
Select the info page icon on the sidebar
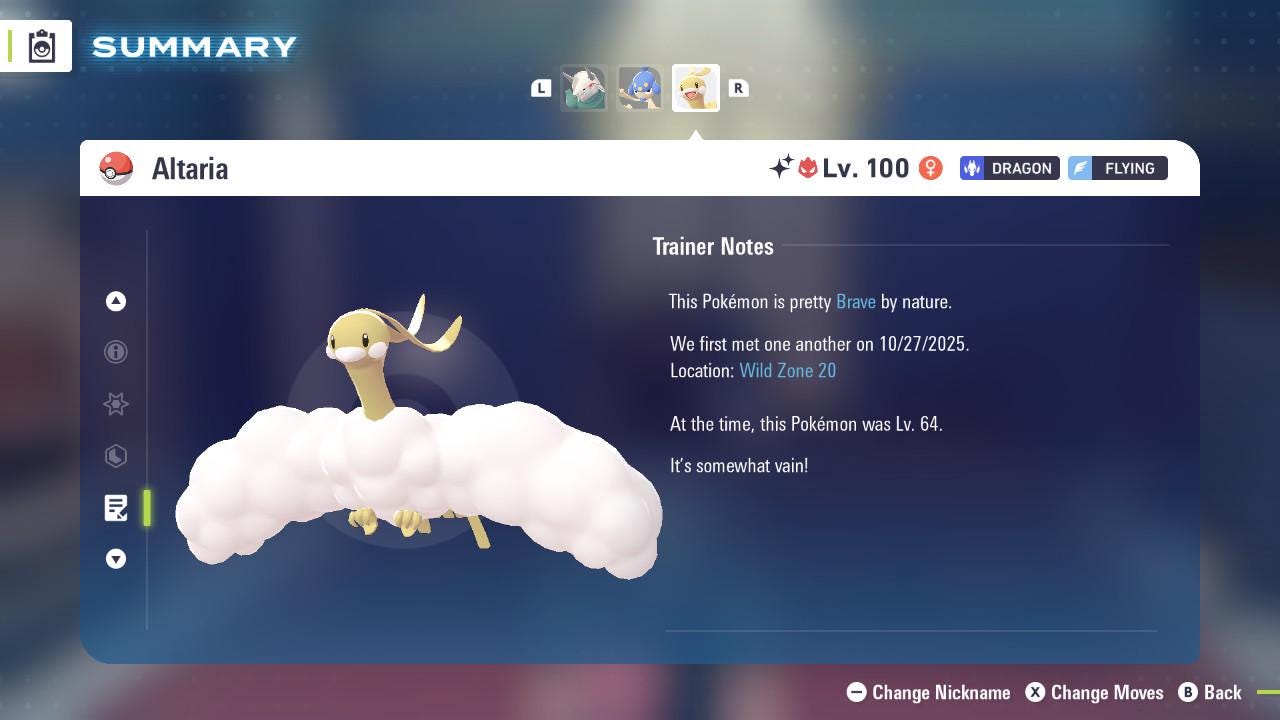[116, 352]
